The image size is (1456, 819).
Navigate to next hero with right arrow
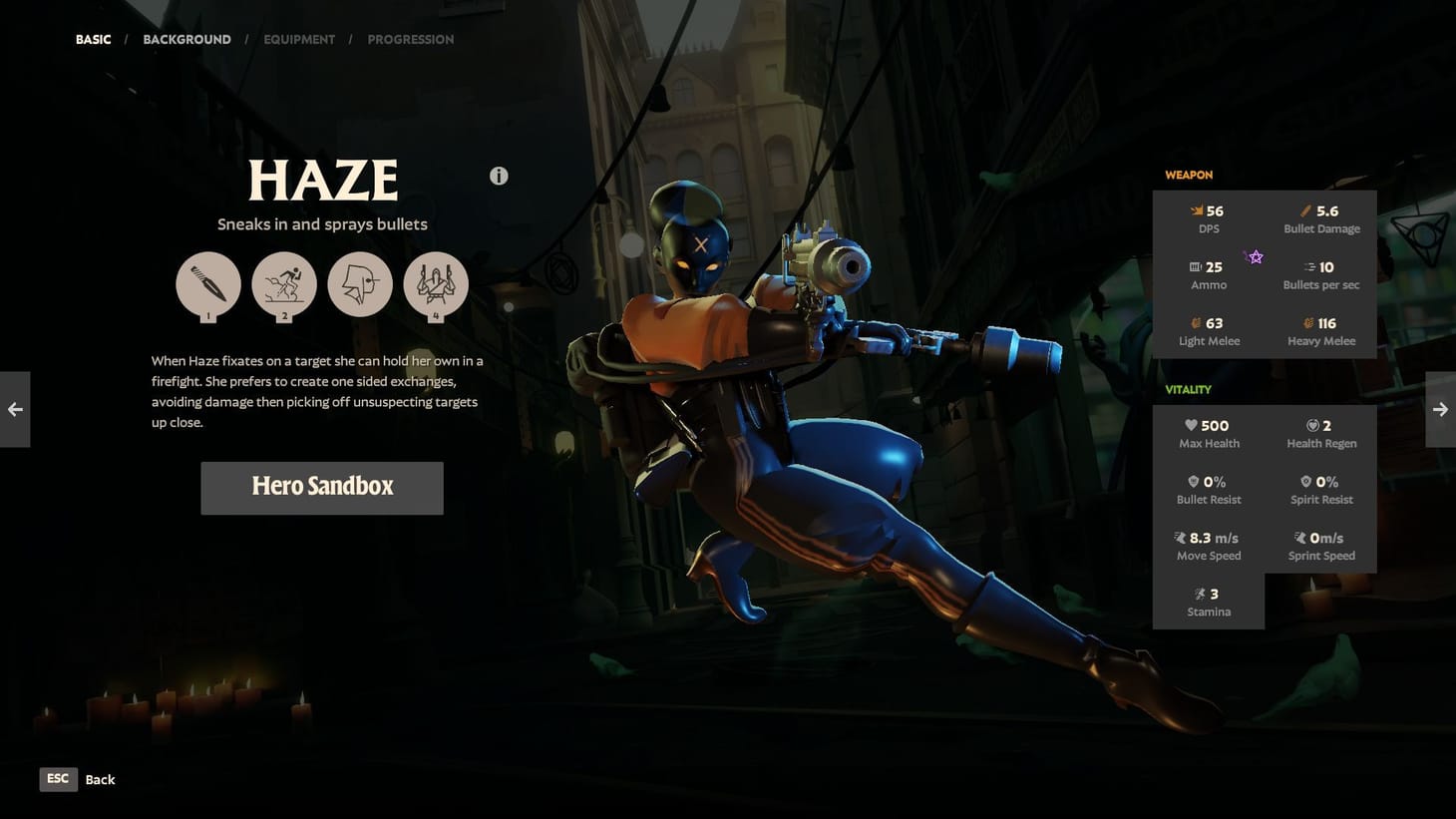tap(1440, 409)
